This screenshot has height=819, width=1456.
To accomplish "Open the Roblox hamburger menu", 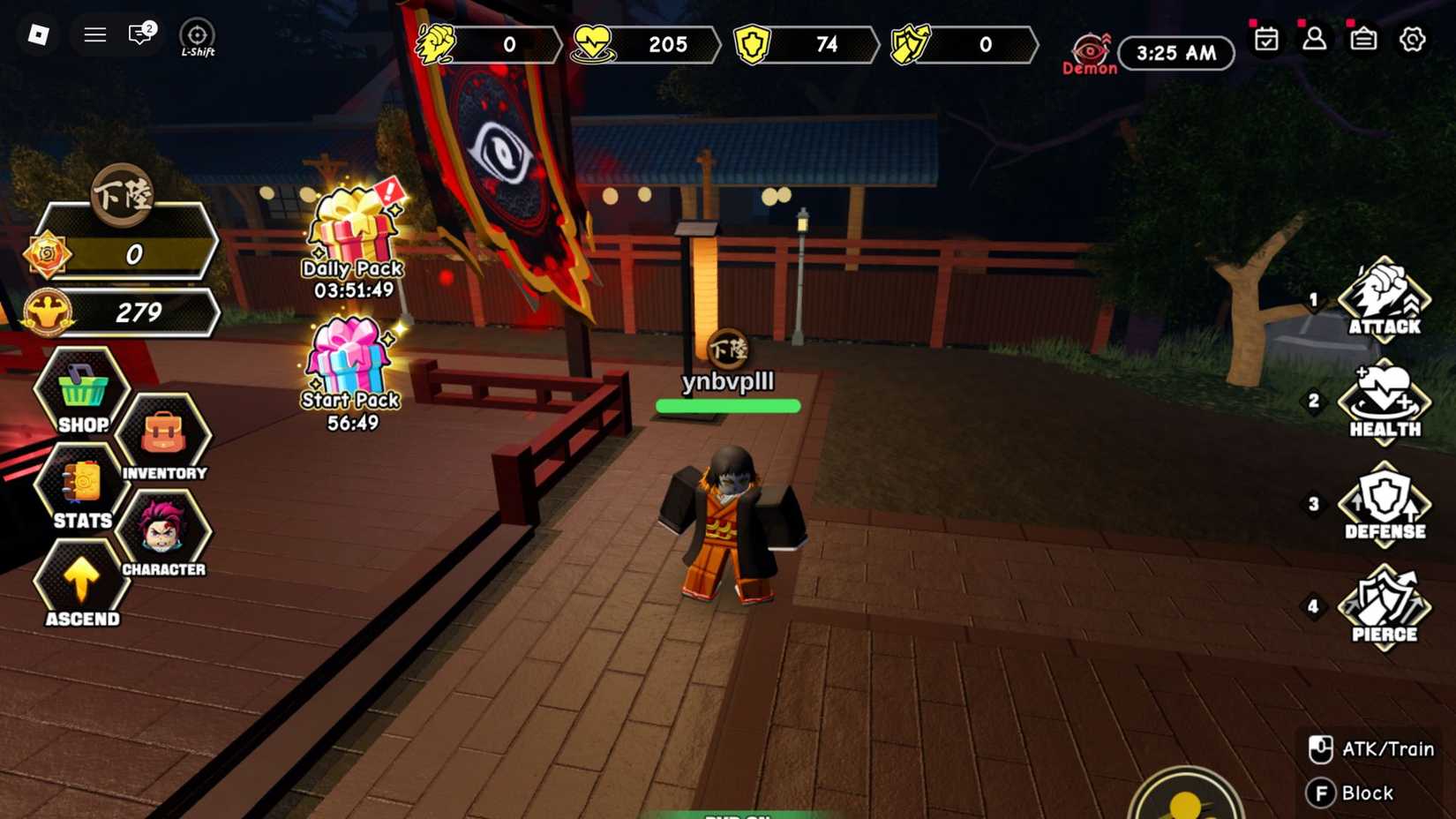I will (94, 34).
